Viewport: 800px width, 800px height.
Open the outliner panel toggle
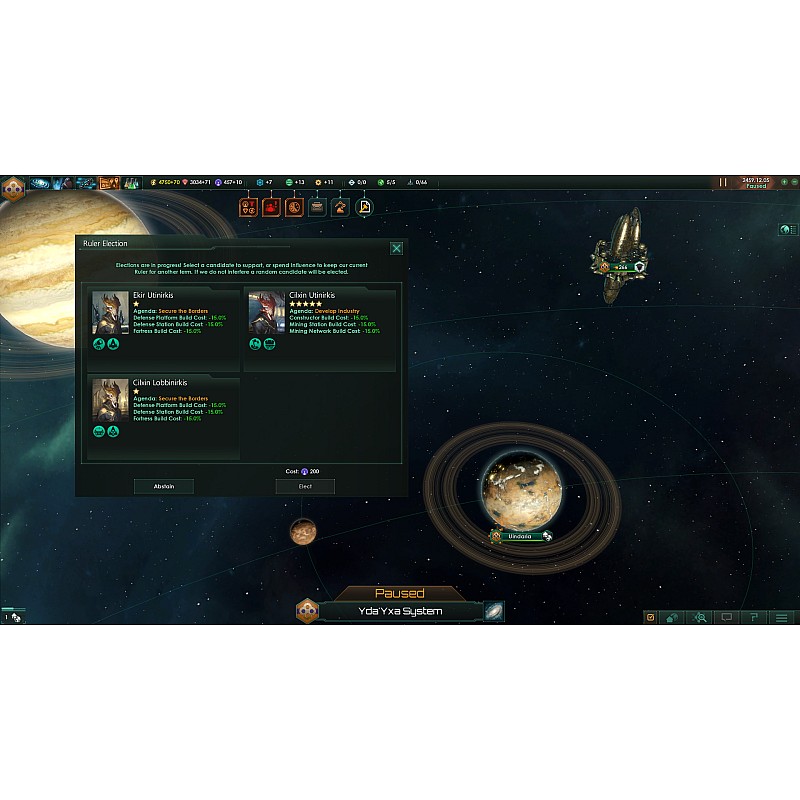(x=786, y=230)
